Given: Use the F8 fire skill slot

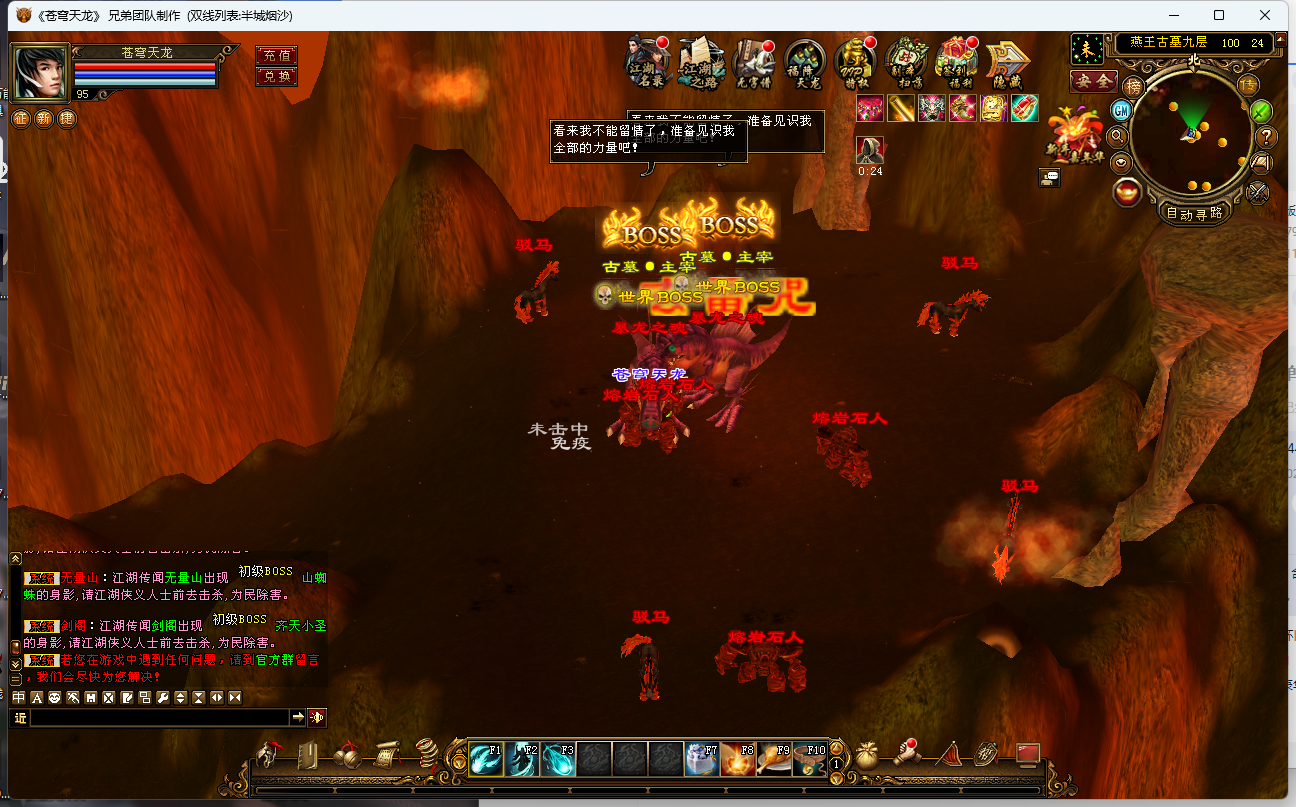Looking at the screenshot, I should tap(739, 759).
